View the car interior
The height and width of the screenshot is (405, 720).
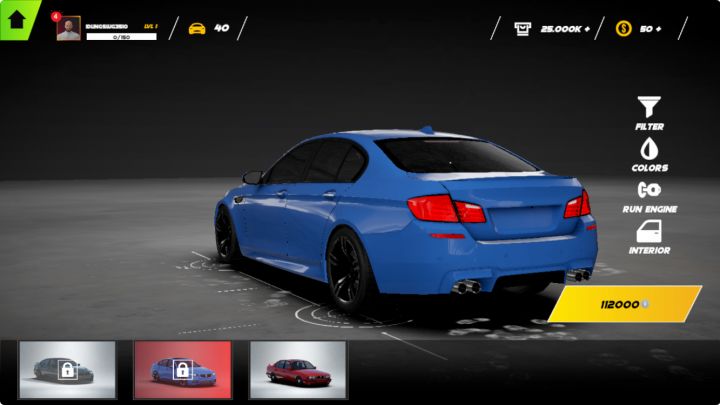click(x=649, y=236)
